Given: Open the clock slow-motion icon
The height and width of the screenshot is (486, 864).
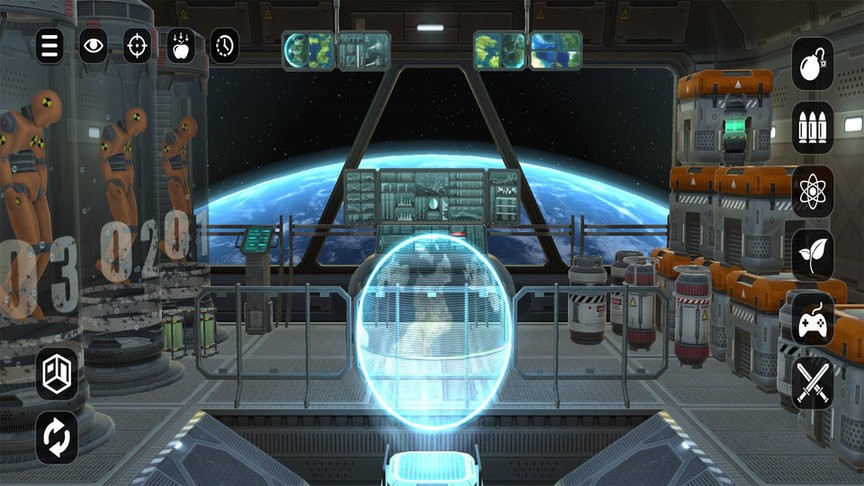Looking at the screenshot, I should click(x=224, y=45).
